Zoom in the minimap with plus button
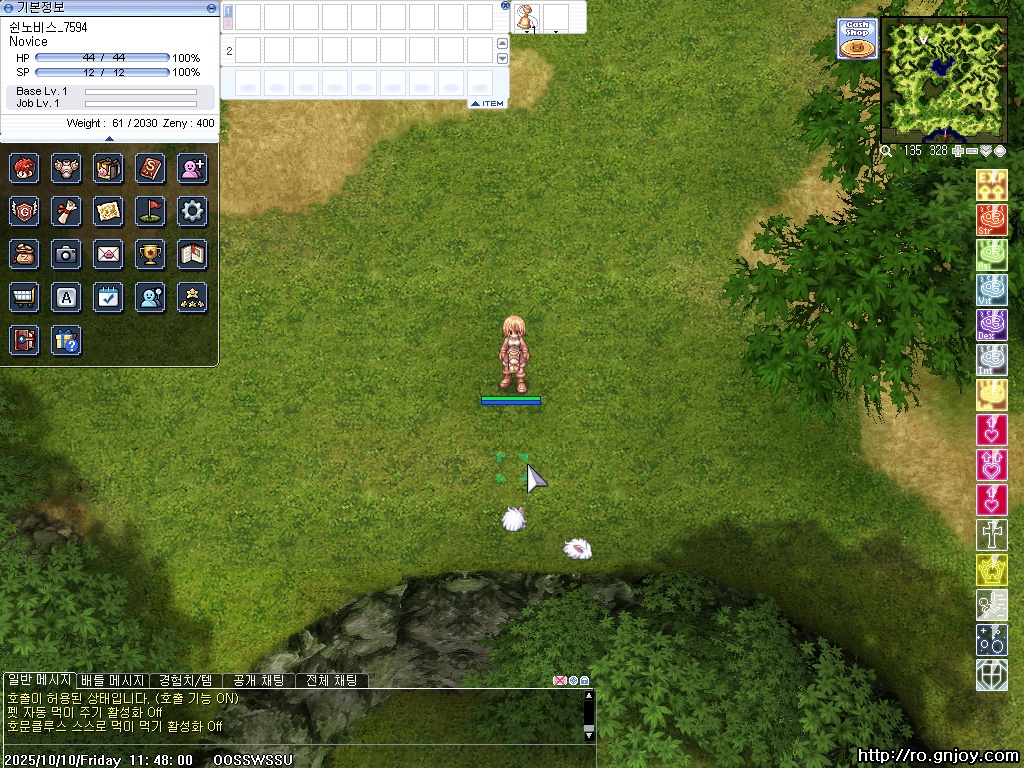The image size is (1024, 768). coord(957,151)
